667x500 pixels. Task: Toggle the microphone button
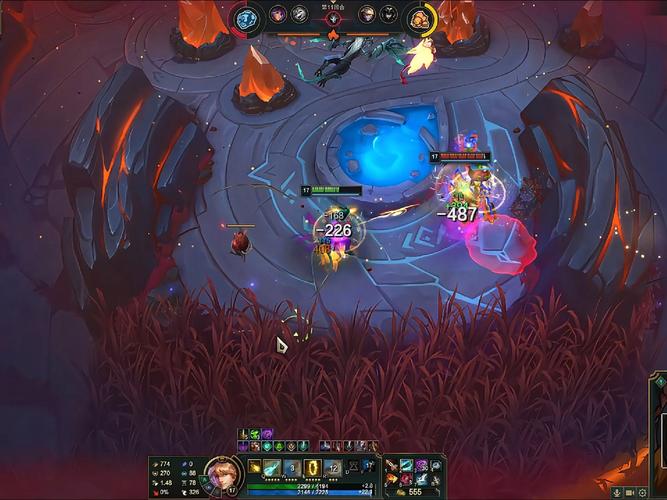point(615,492)
